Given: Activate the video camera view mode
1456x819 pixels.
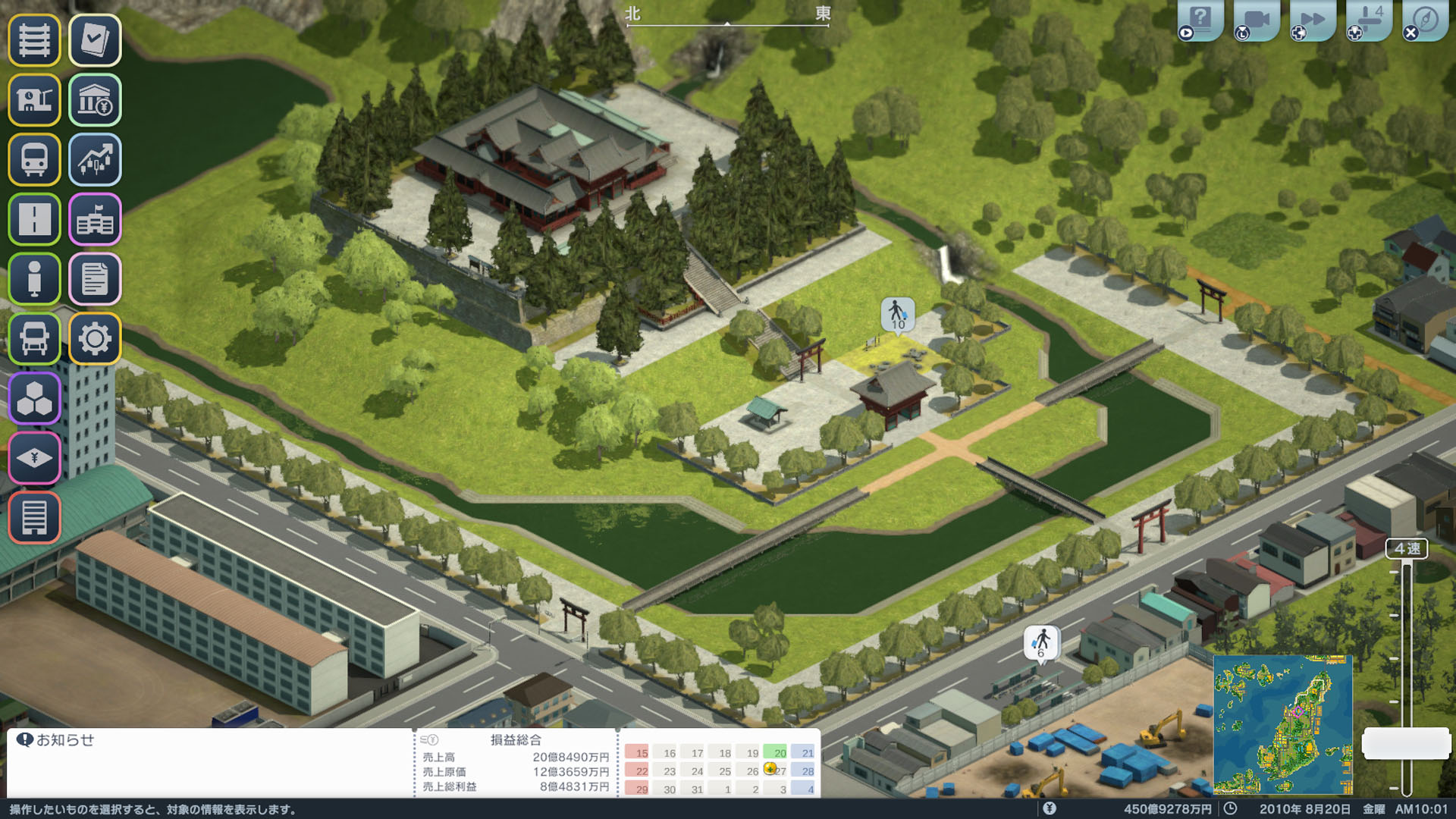Looking at the screenshot, I should [1257, 19].
